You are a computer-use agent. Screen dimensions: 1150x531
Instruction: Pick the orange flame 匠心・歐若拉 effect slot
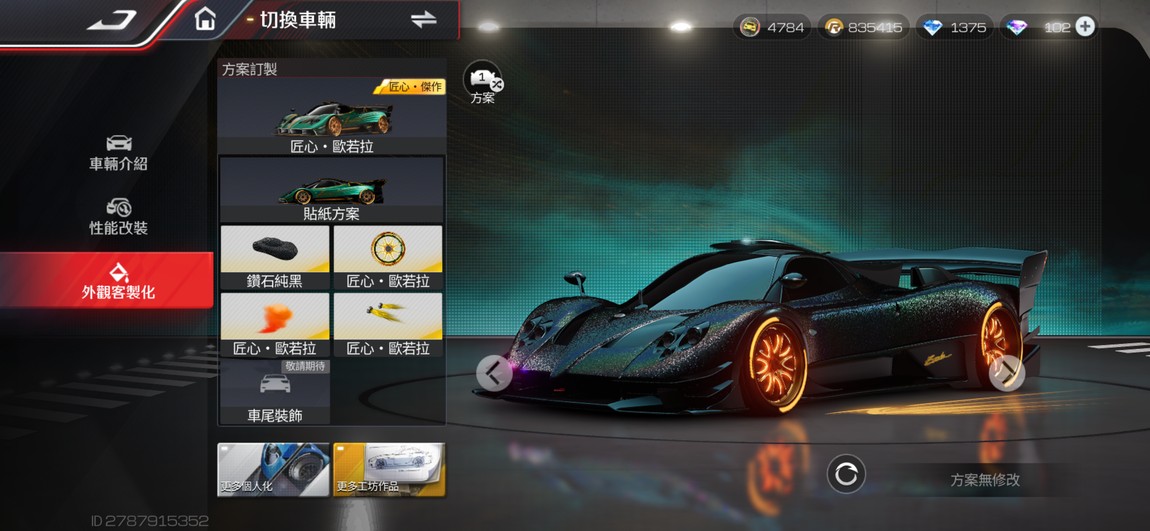pyautogui.click(x=275, y=325)
